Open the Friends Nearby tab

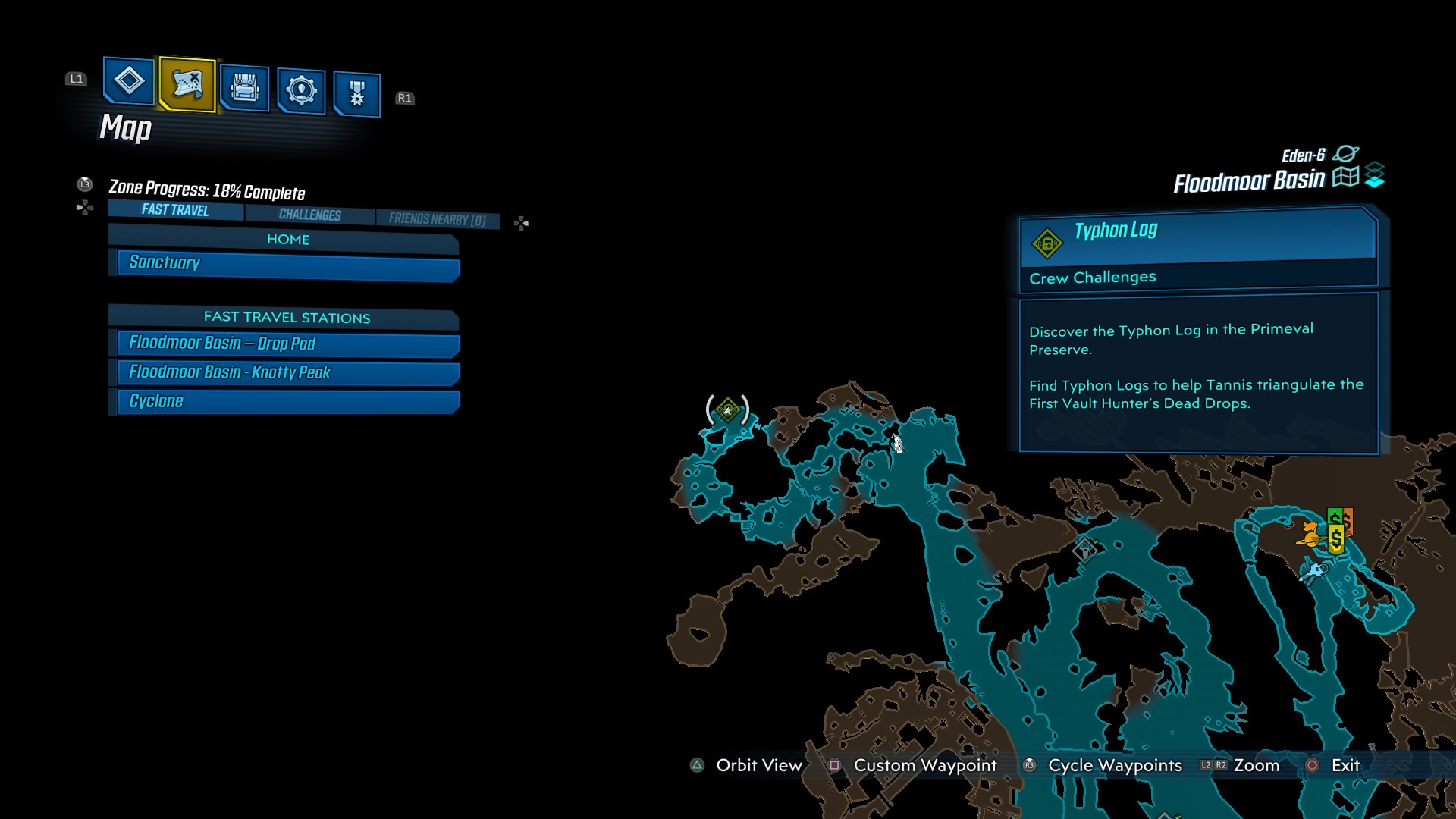(438, 218)
